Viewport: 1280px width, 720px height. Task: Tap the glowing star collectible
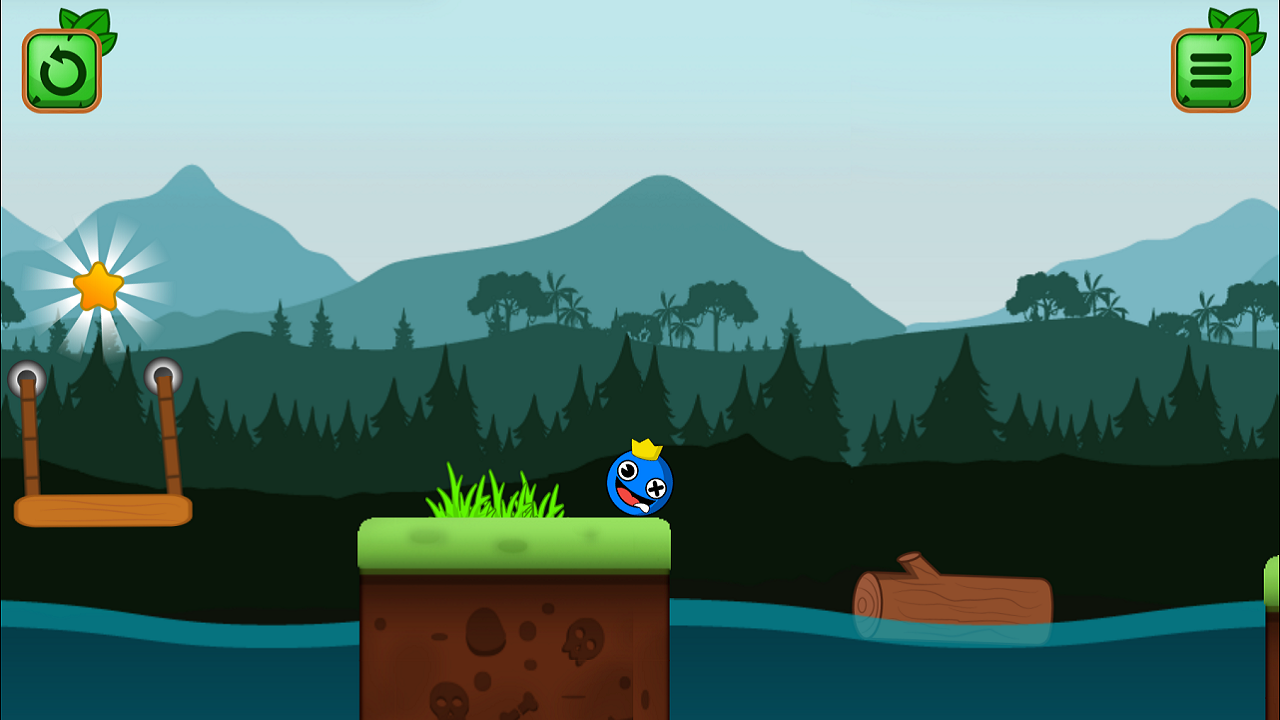click(x=100, y=285)
